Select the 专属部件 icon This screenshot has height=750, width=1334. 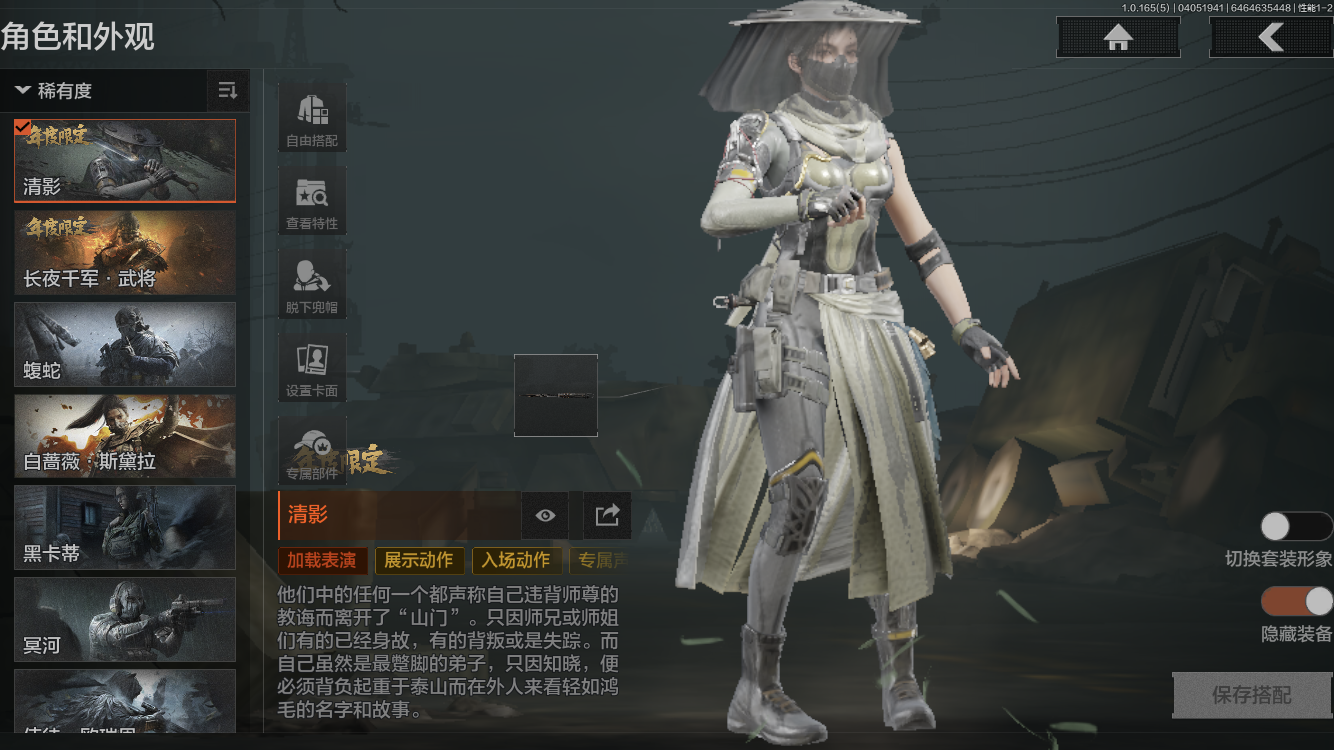tap(311, 449)
